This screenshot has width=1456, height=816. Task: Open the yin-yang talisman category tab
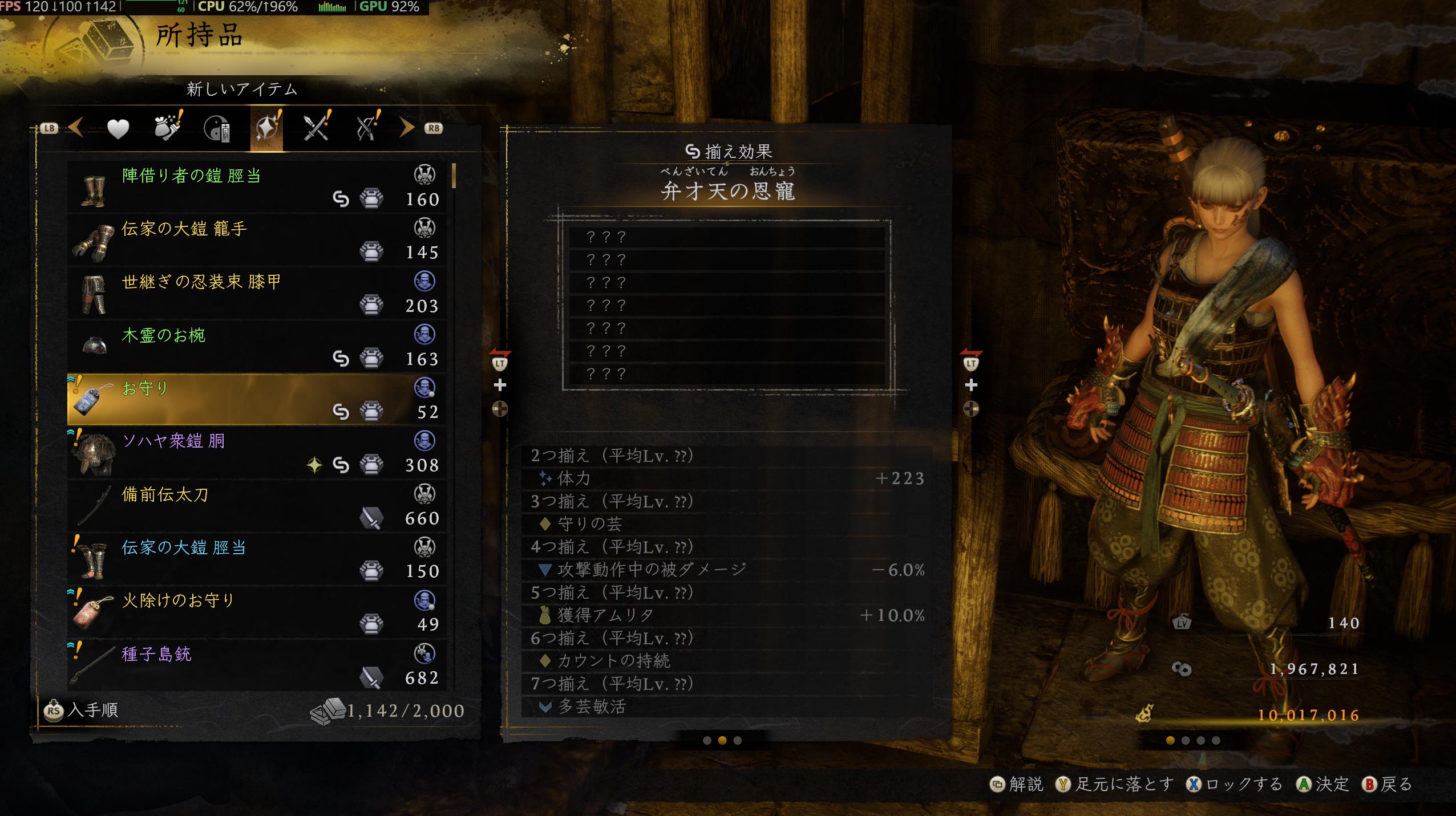click(217, 129)
